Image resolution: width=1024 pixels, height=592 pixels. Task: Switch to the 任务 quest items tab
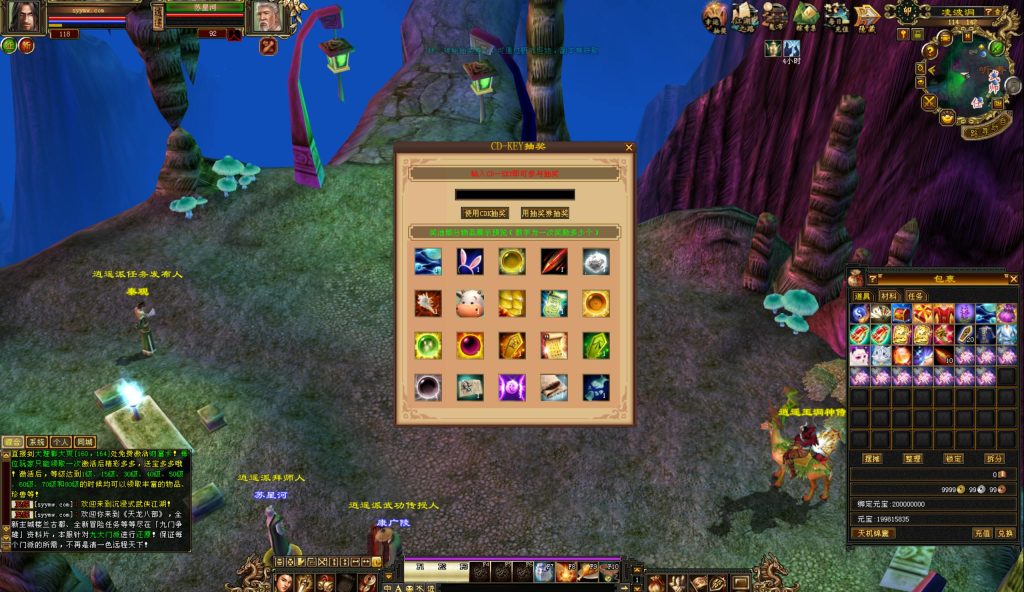[x=914, y=296]
